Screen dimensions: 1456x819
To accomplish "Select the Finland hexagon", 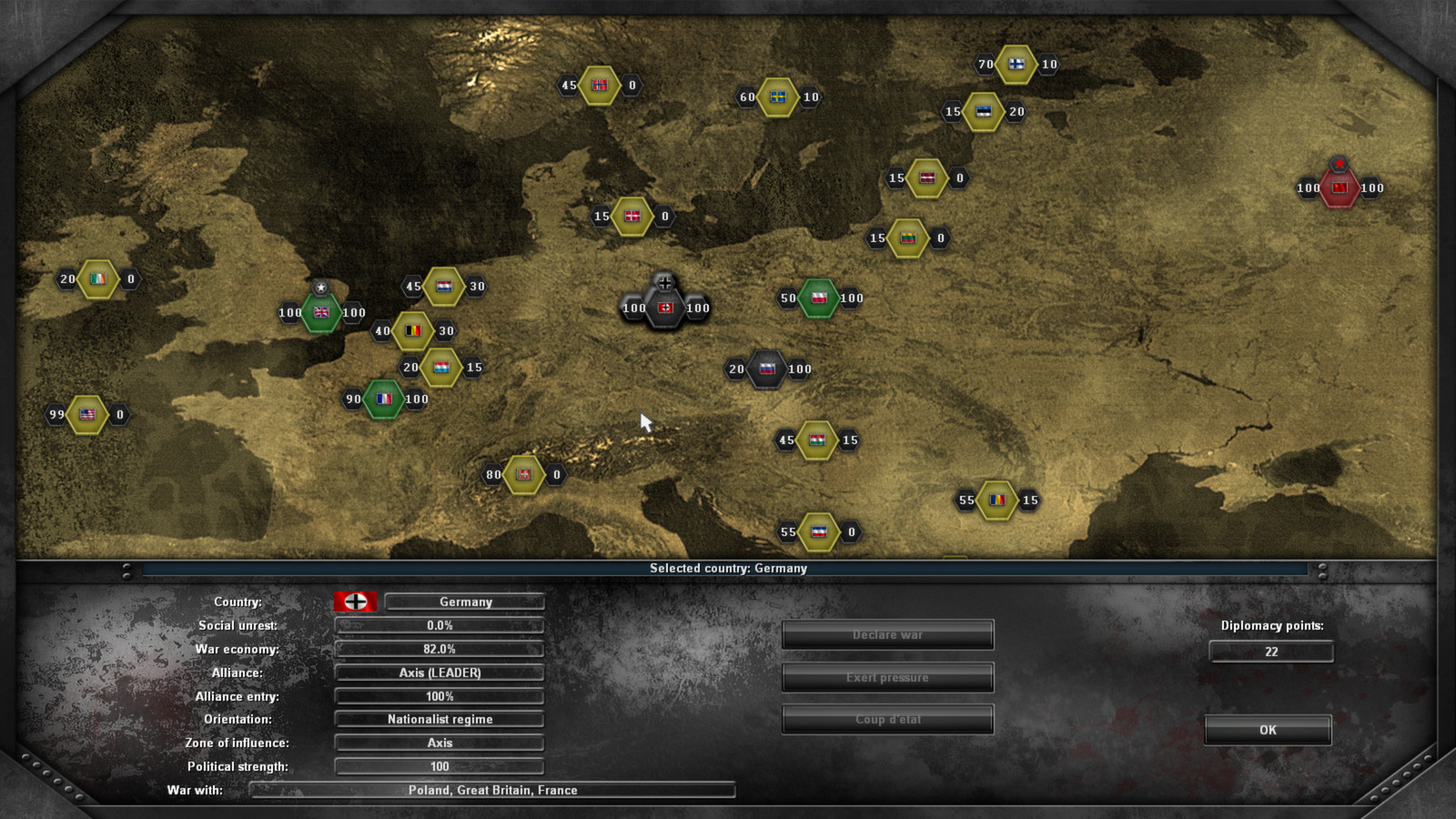I will [1018, 65].
